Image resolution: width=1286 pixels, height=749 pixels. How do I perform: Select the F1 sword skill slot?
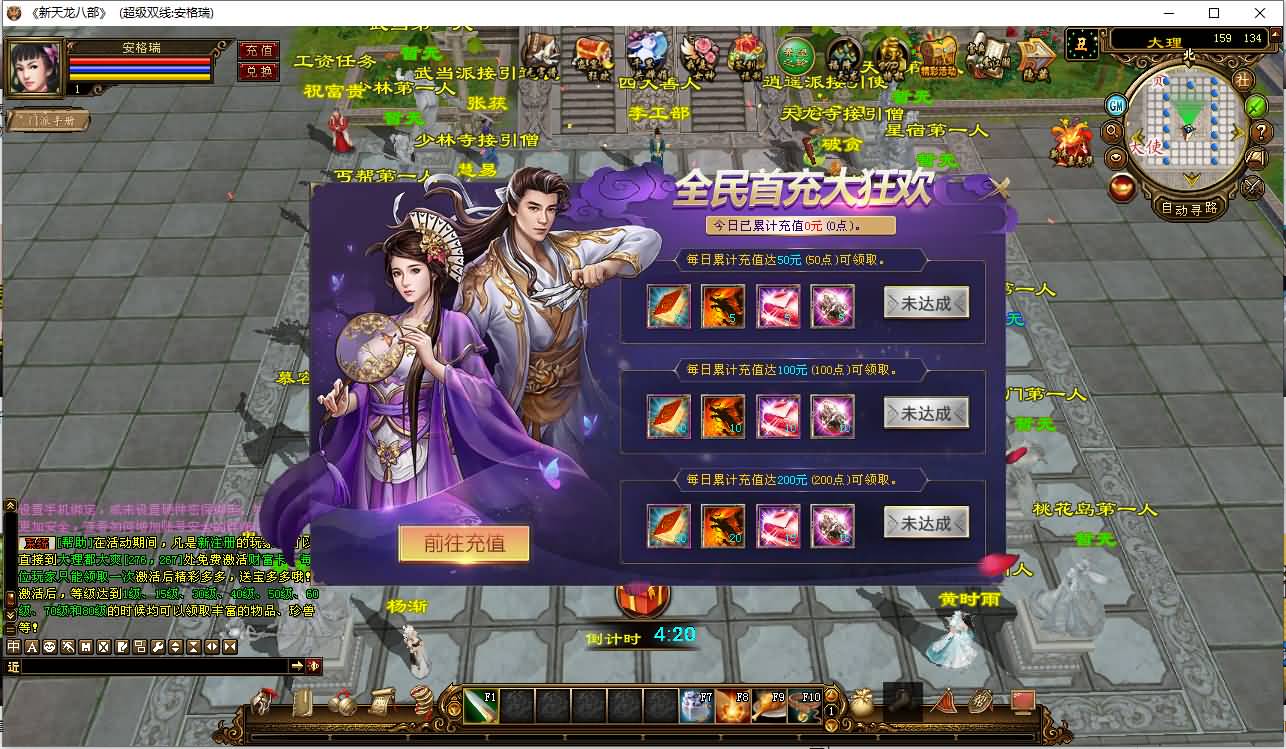(481, 707)
